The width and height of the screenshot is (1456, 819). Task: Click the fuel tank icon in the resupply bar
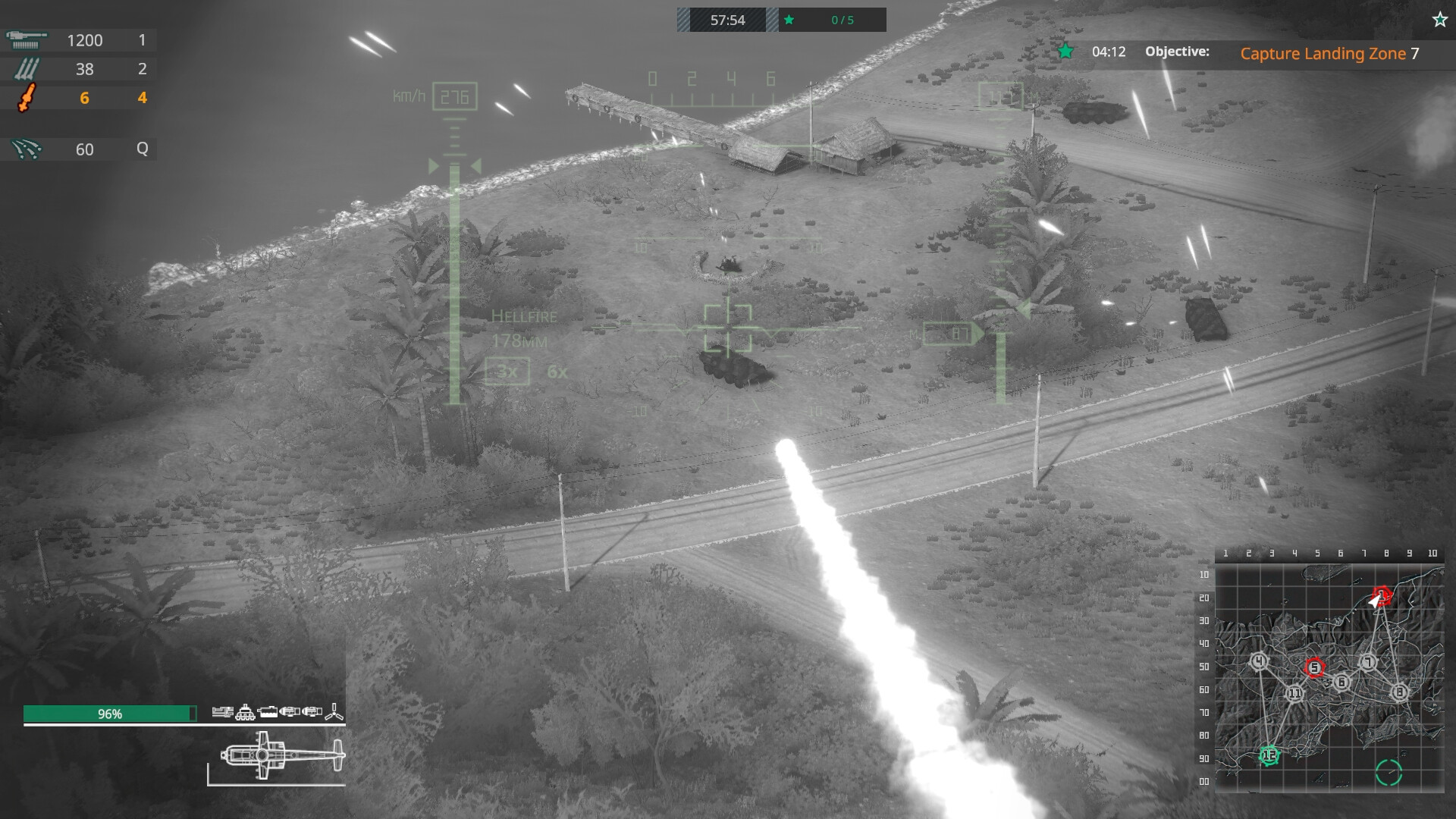(268, 713)
